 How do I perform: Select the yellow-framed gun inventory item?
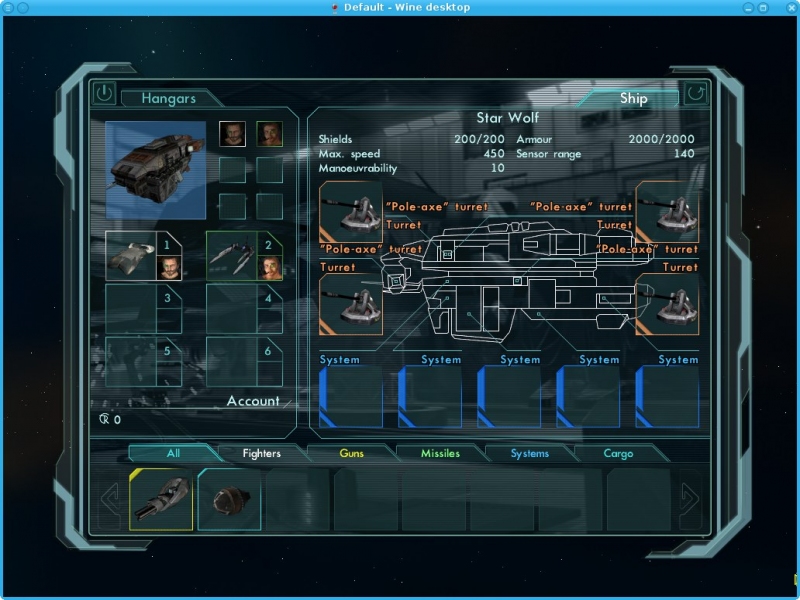[161, 499]
